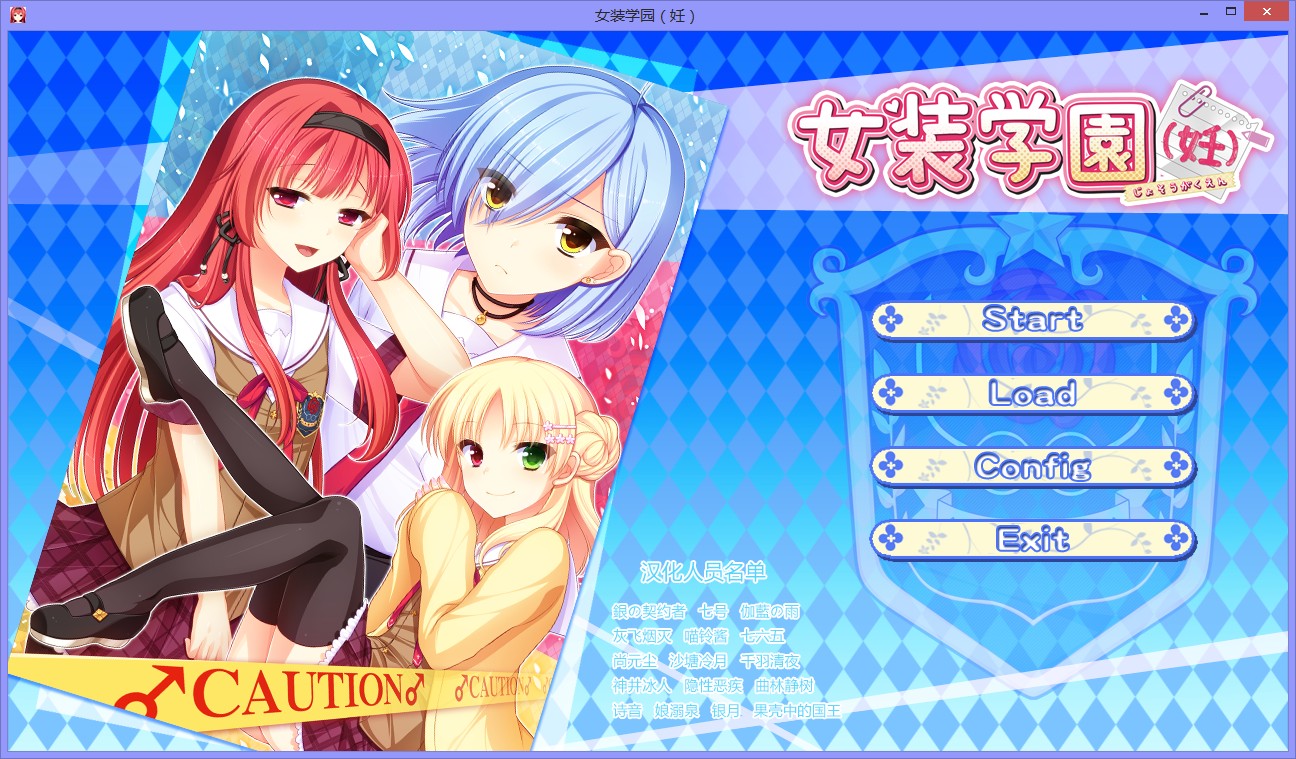The width and height of the screenshot is (1296, 759).
Task: Open the Config settings
Action: (x=1034, y=466)
